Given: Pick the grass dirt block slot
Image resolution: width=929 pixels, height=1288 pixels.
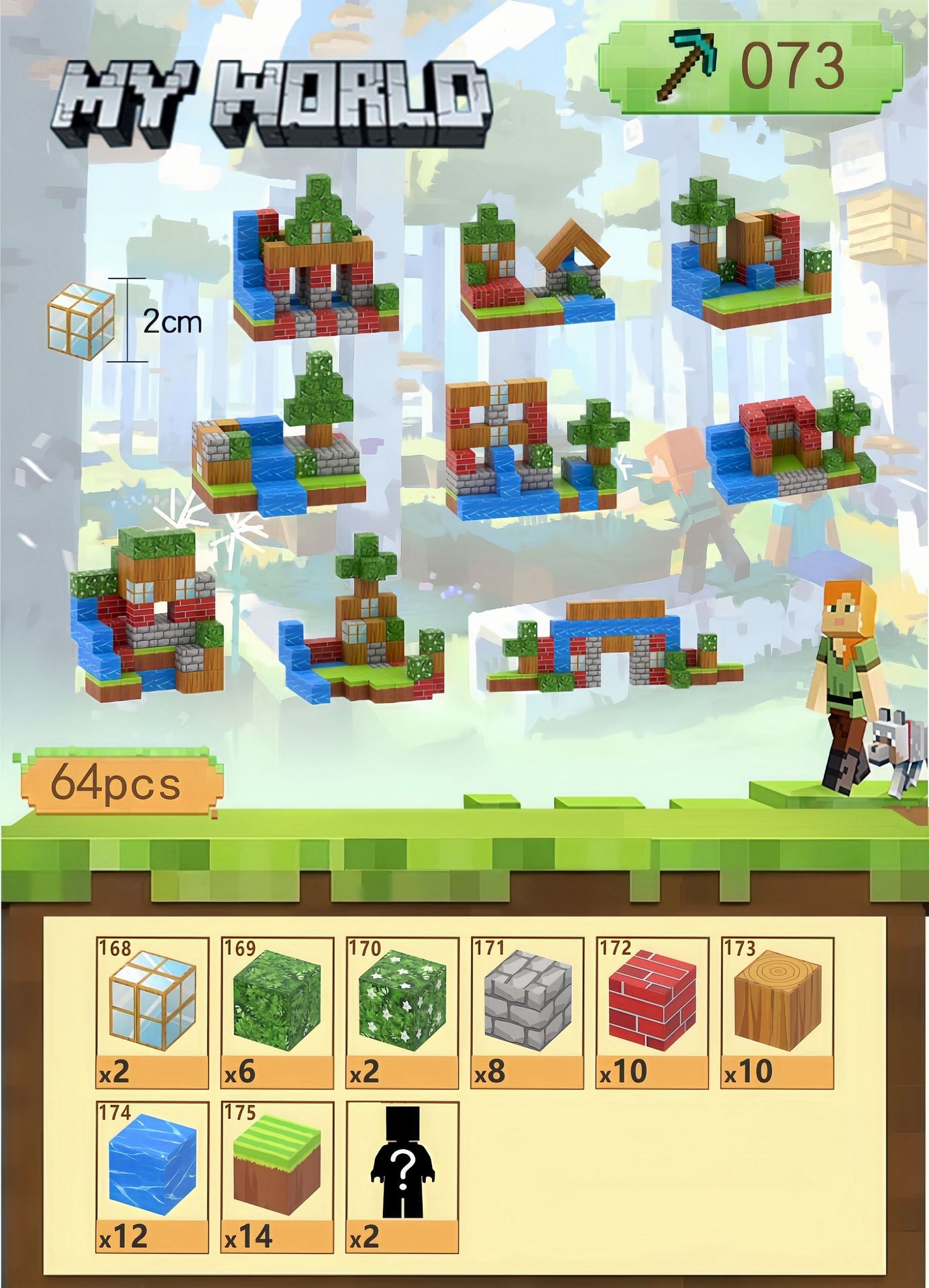Looking at the screenshot, I should (x=277, y=1177).
